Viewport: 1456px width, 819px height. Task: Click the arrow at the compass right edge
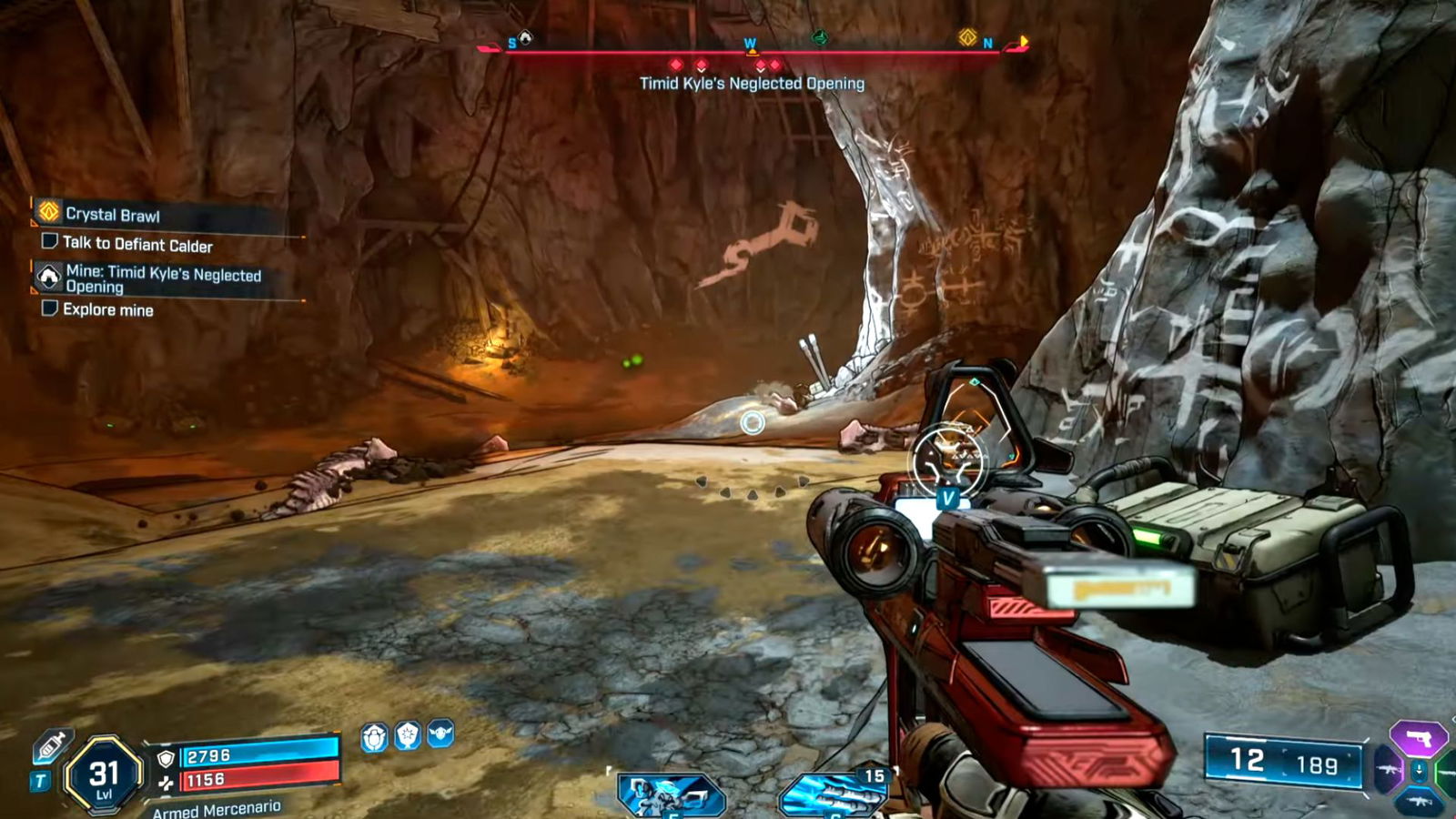click(x=1022, y=42)
